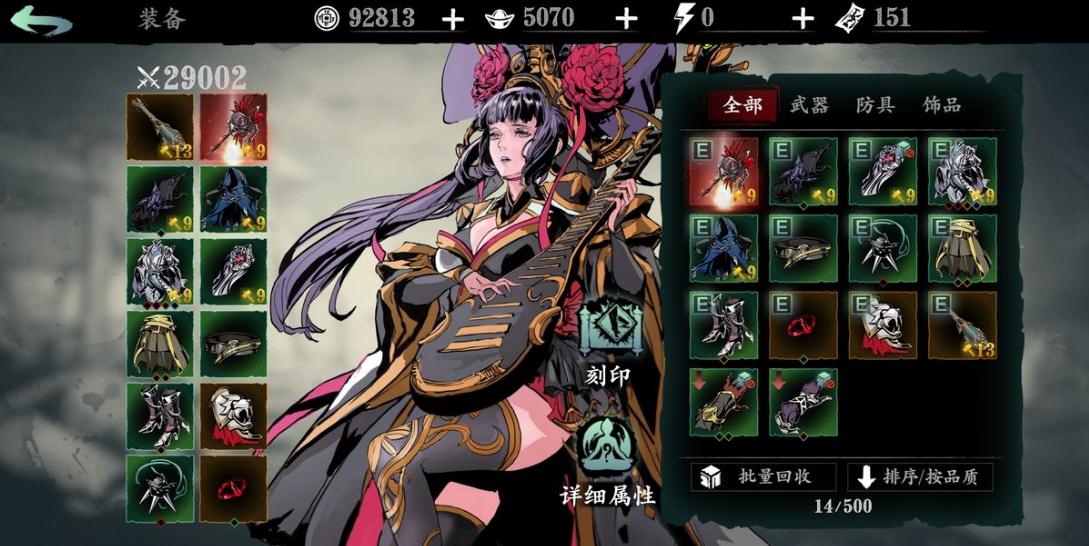
Task: Add more copper coins with plus button
Action: pos(453,18)
